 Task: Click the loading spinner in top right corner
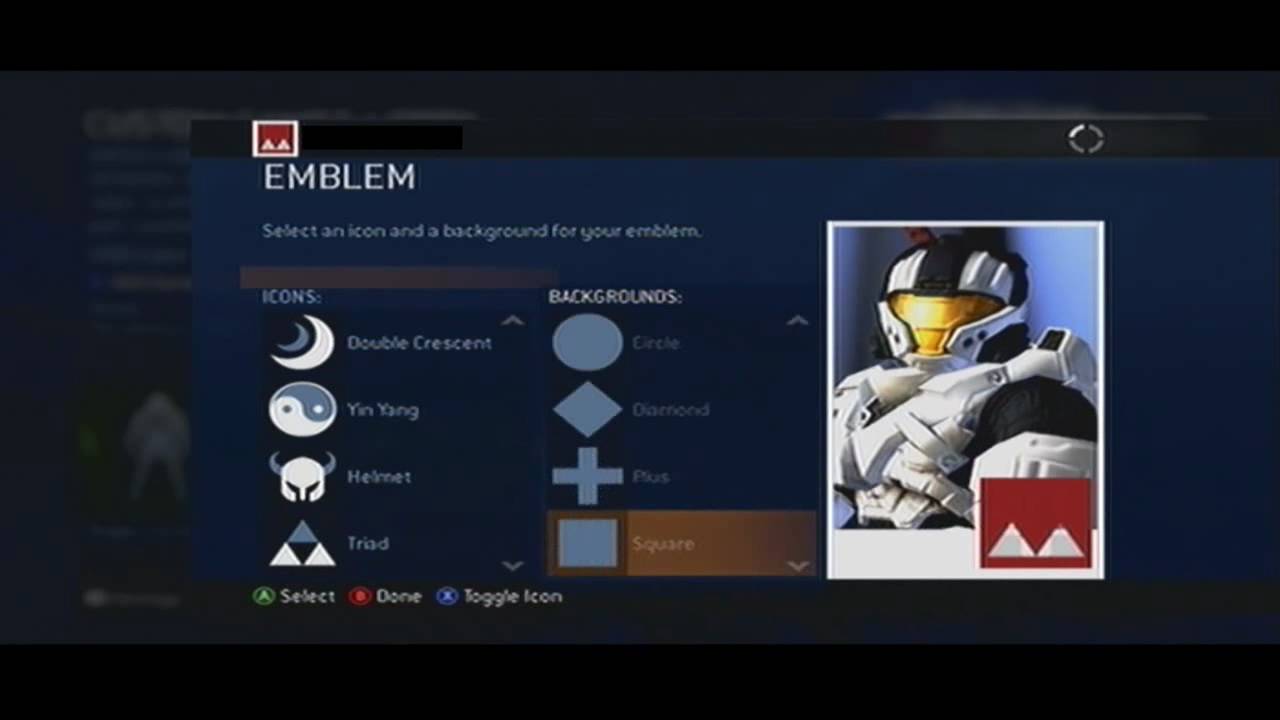click(1085, 139)
